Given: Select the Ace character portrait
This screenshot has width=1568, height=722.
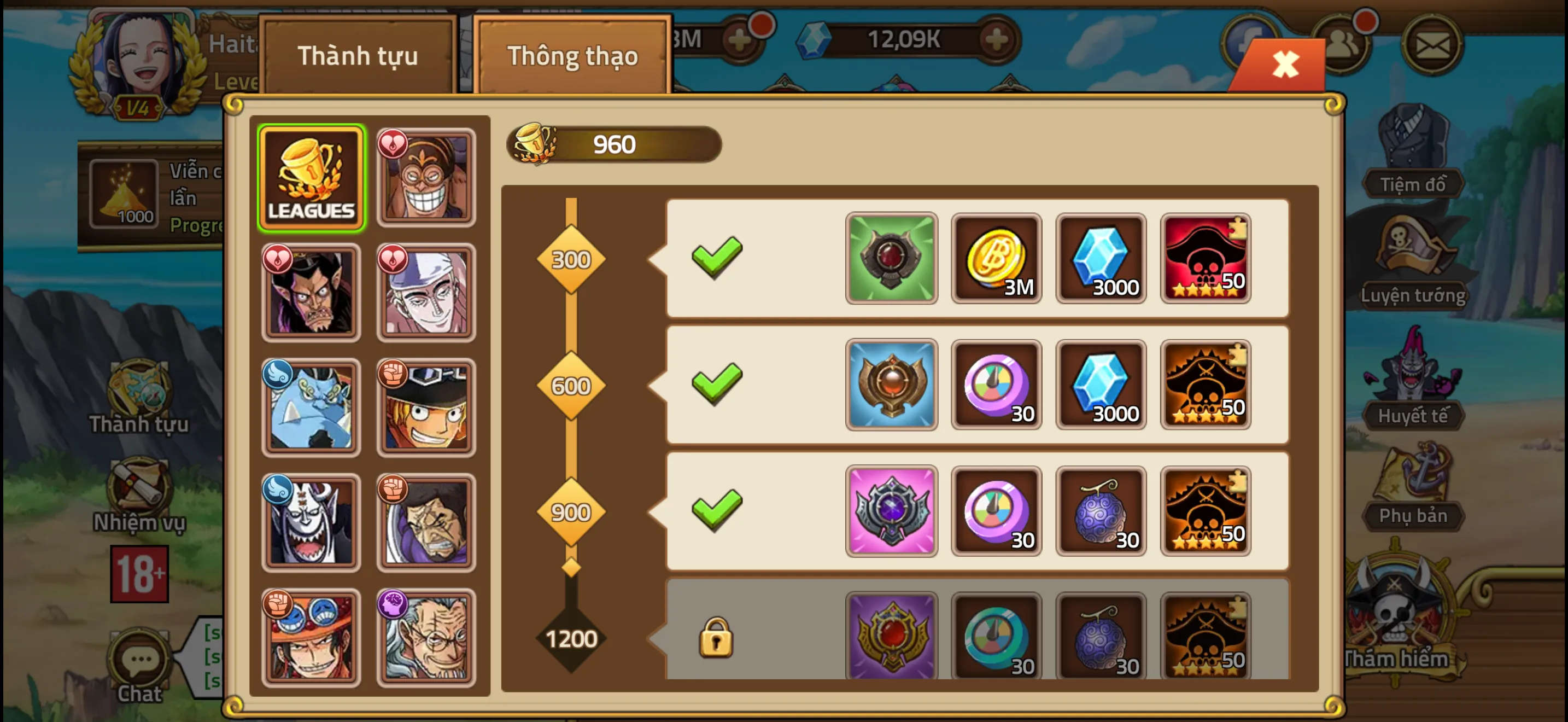Looking at the screenshot, I should 311,637.
